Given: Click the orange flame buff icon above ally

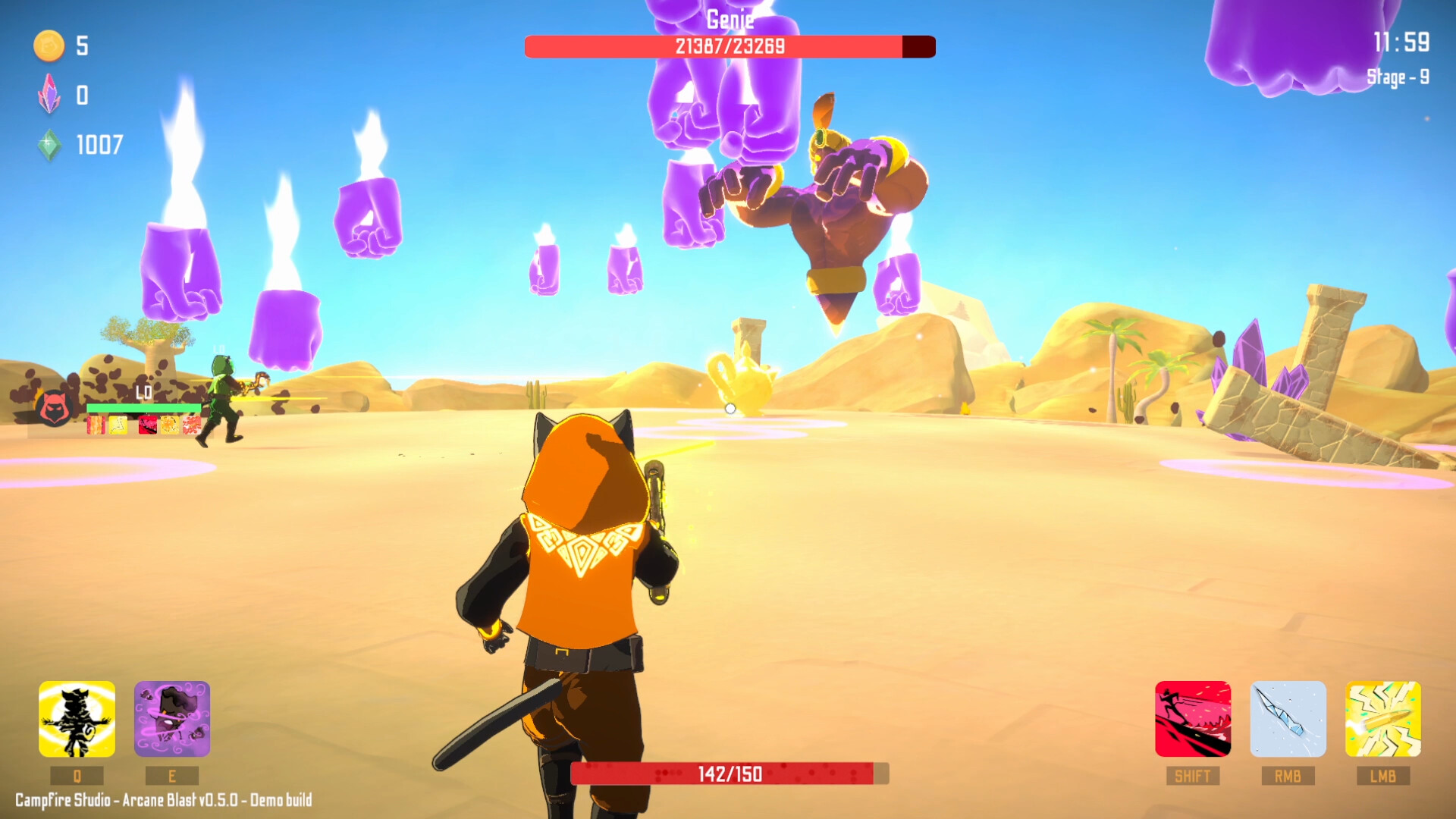Looking at the screenshot, I should pyautogui.click(x=96, y=426).
